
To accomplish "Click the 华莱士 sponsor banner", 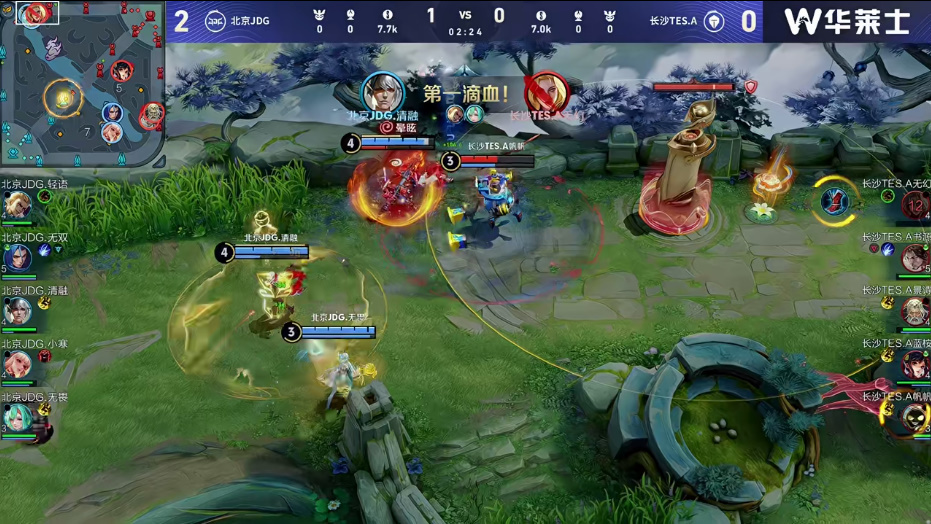I will tap(846, 21).
